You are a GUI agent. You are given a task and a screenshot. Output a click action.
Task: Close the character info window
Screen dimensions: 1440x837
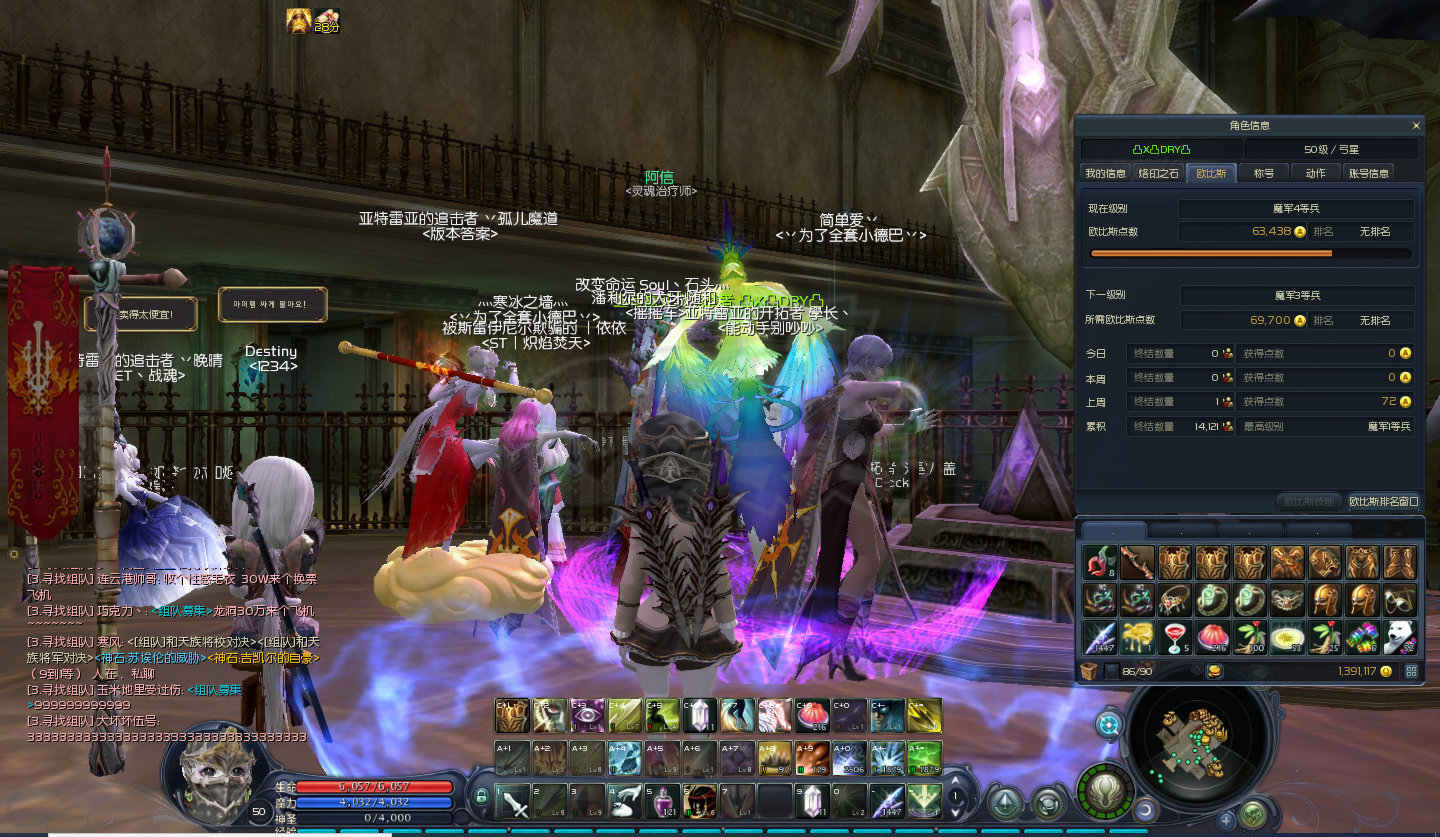[1416, 126]
